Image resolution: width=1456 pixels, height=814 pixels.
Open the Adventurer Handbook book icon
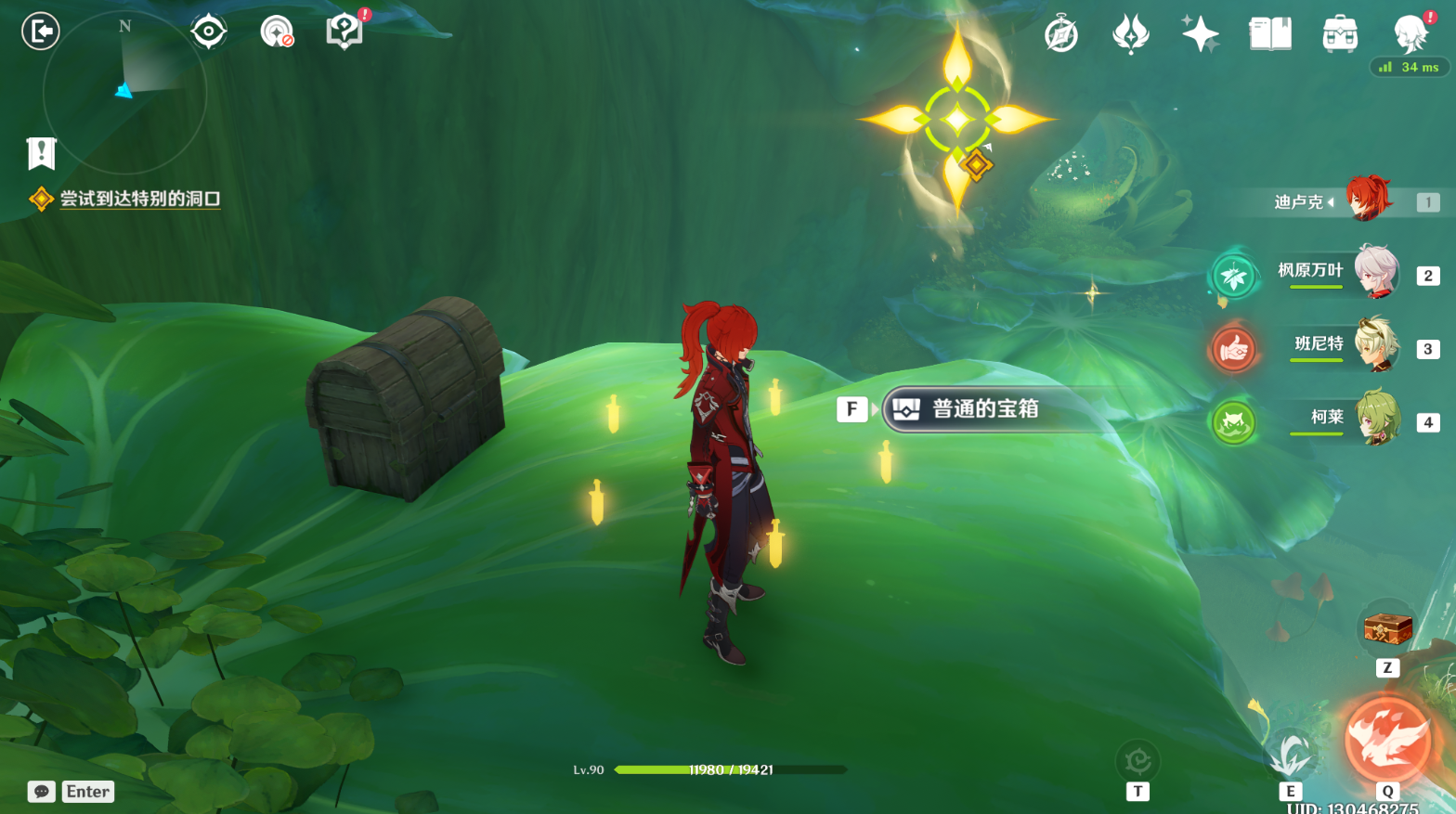tap(1270, 34)
